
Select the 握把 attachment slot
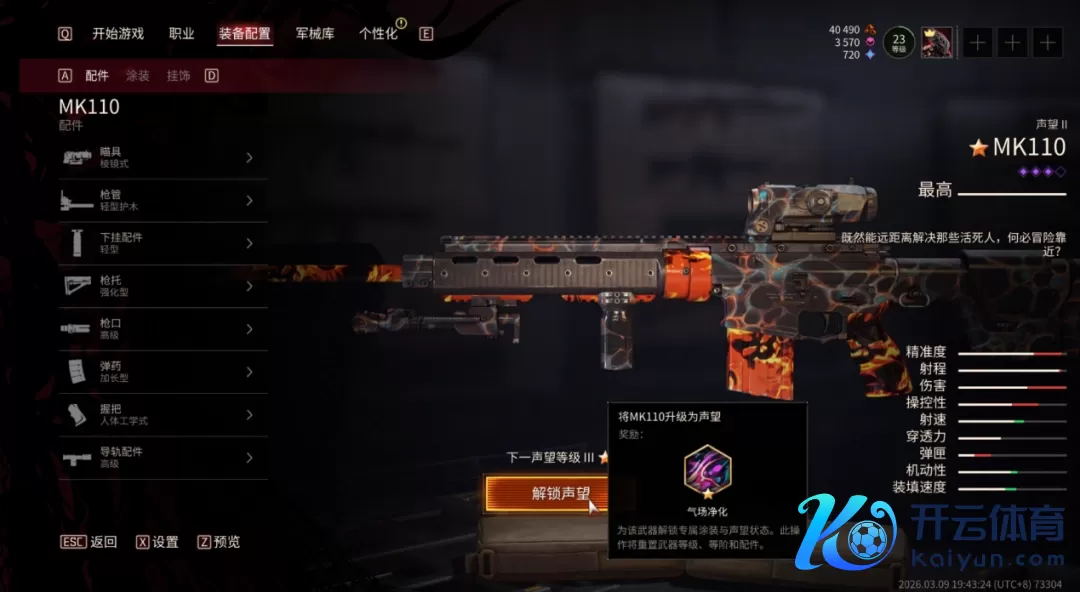162,415
